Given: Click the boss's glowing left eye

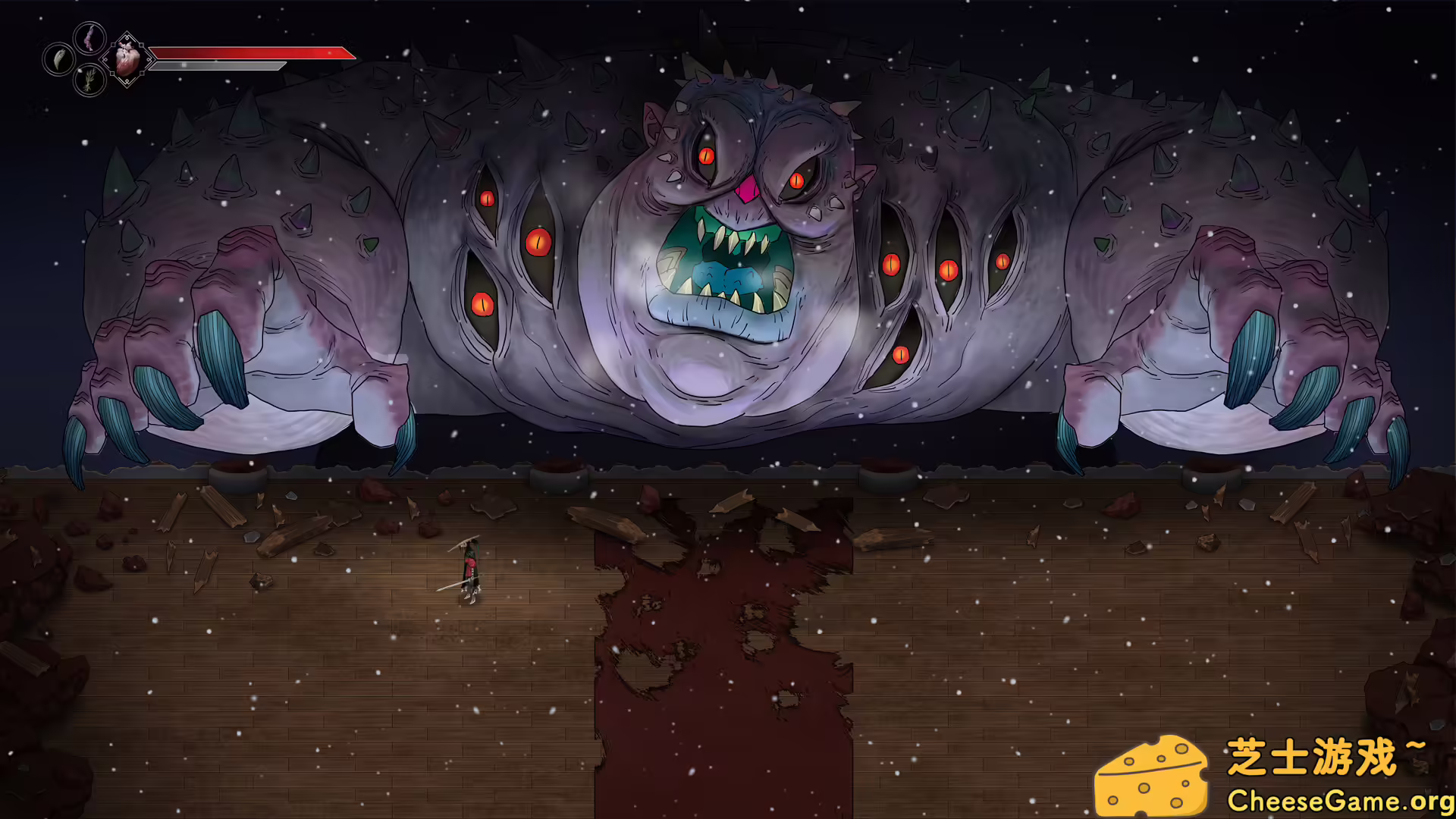Looking at the screenshot, I should click(708, 157).
